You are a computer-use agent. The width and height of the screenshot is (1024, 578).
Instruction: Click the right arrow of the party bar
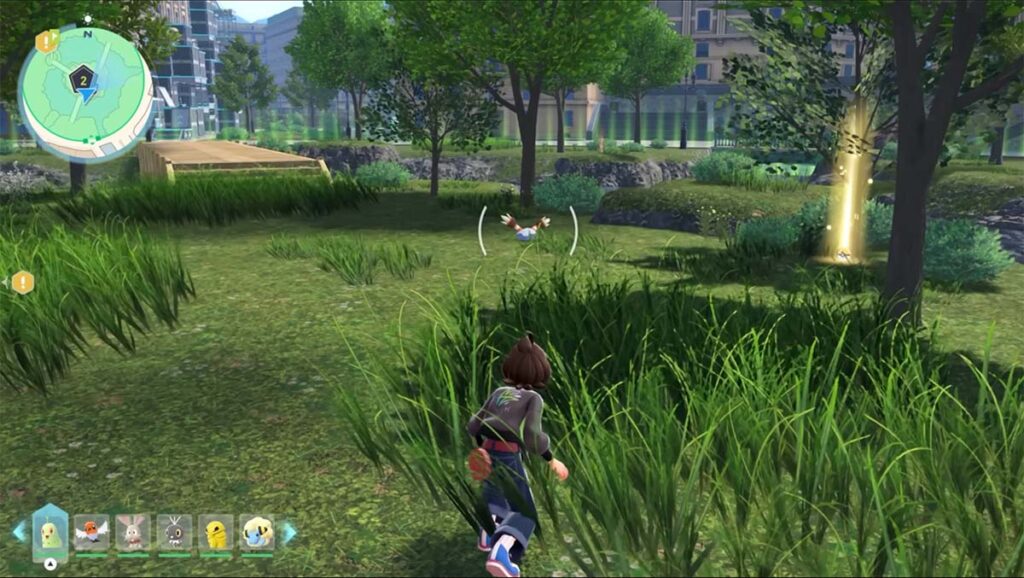click(288, 532)
